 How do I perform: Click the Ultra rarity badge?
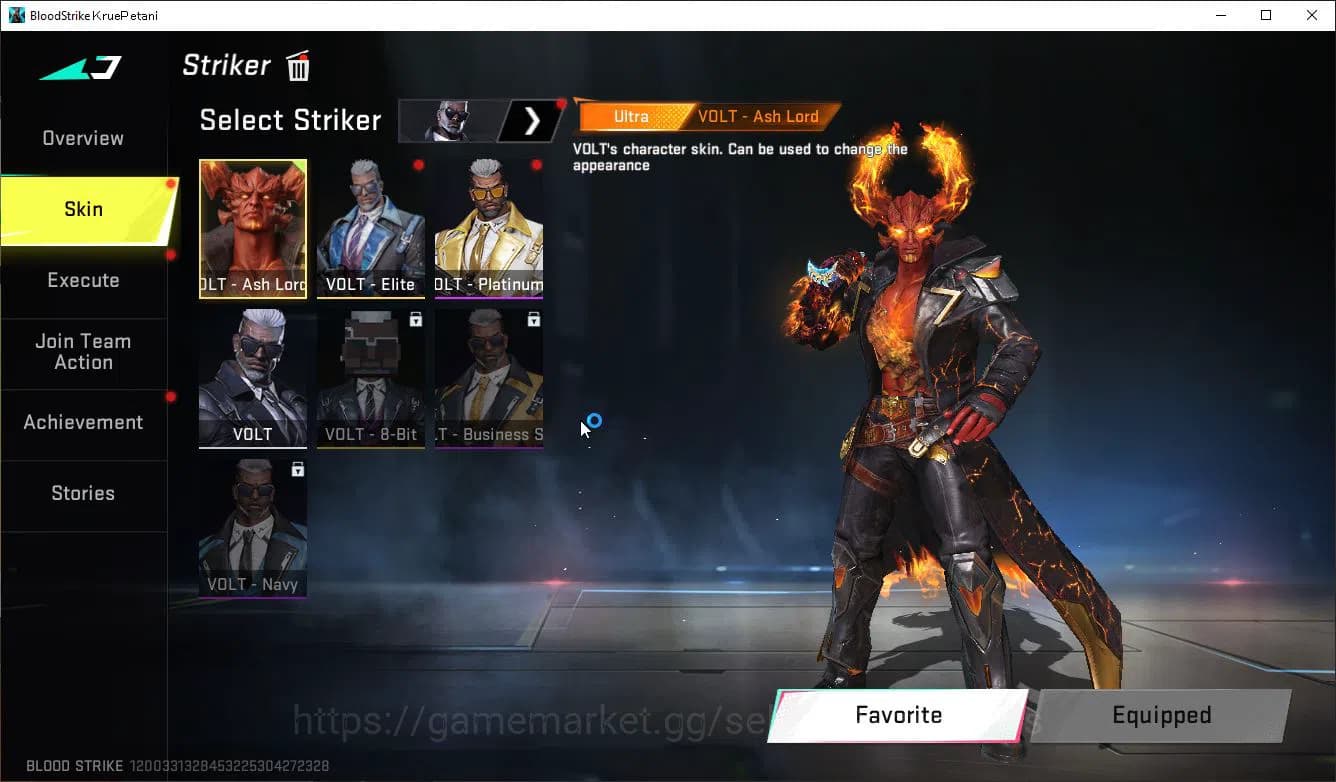(x=631, y=116)
